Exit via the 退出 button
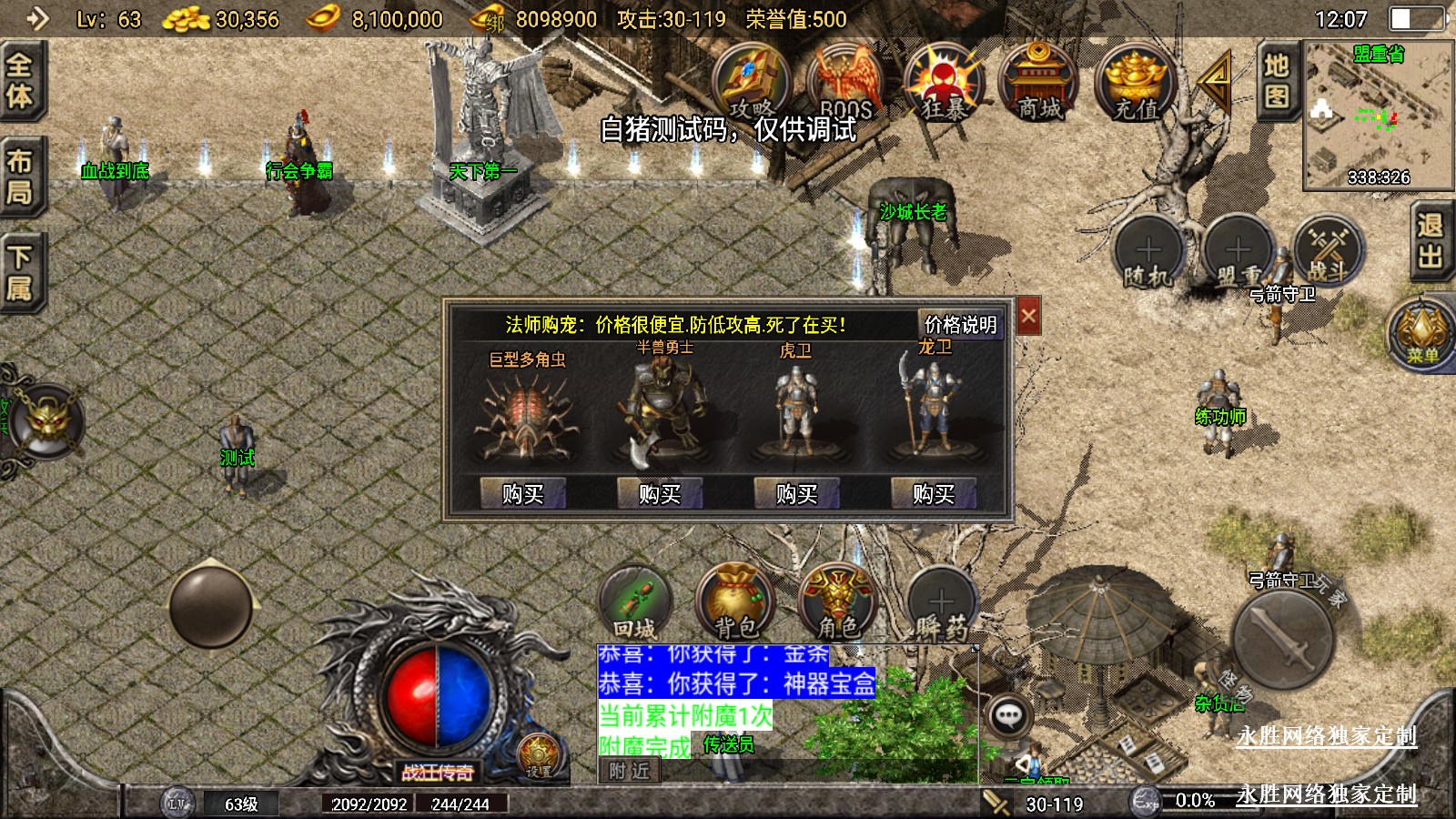This screenshot has height=819, width=1456. [x=1431, y=241]
